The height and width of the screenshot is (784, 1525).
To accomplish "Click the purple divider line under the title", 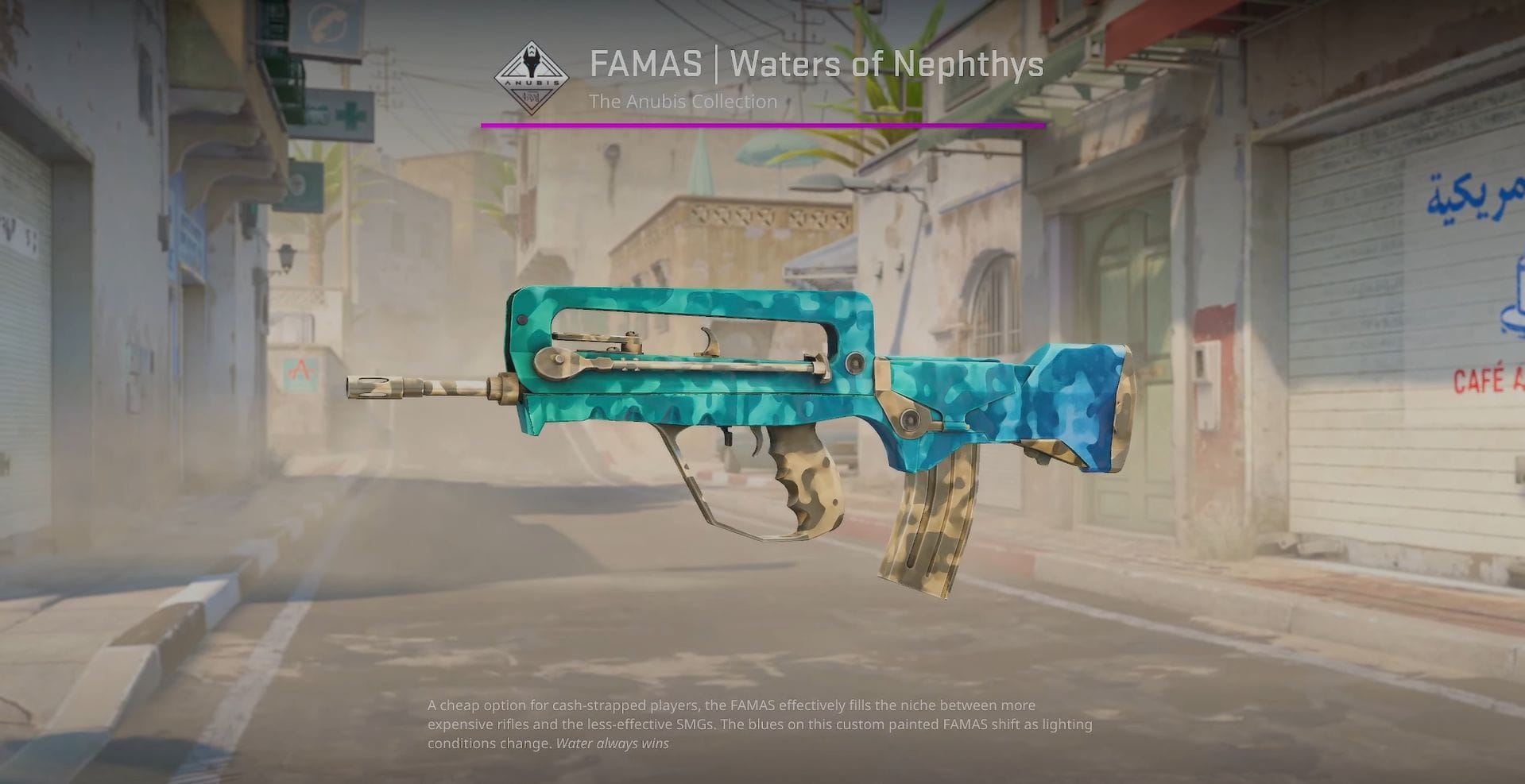I will [x=763, y=124].
